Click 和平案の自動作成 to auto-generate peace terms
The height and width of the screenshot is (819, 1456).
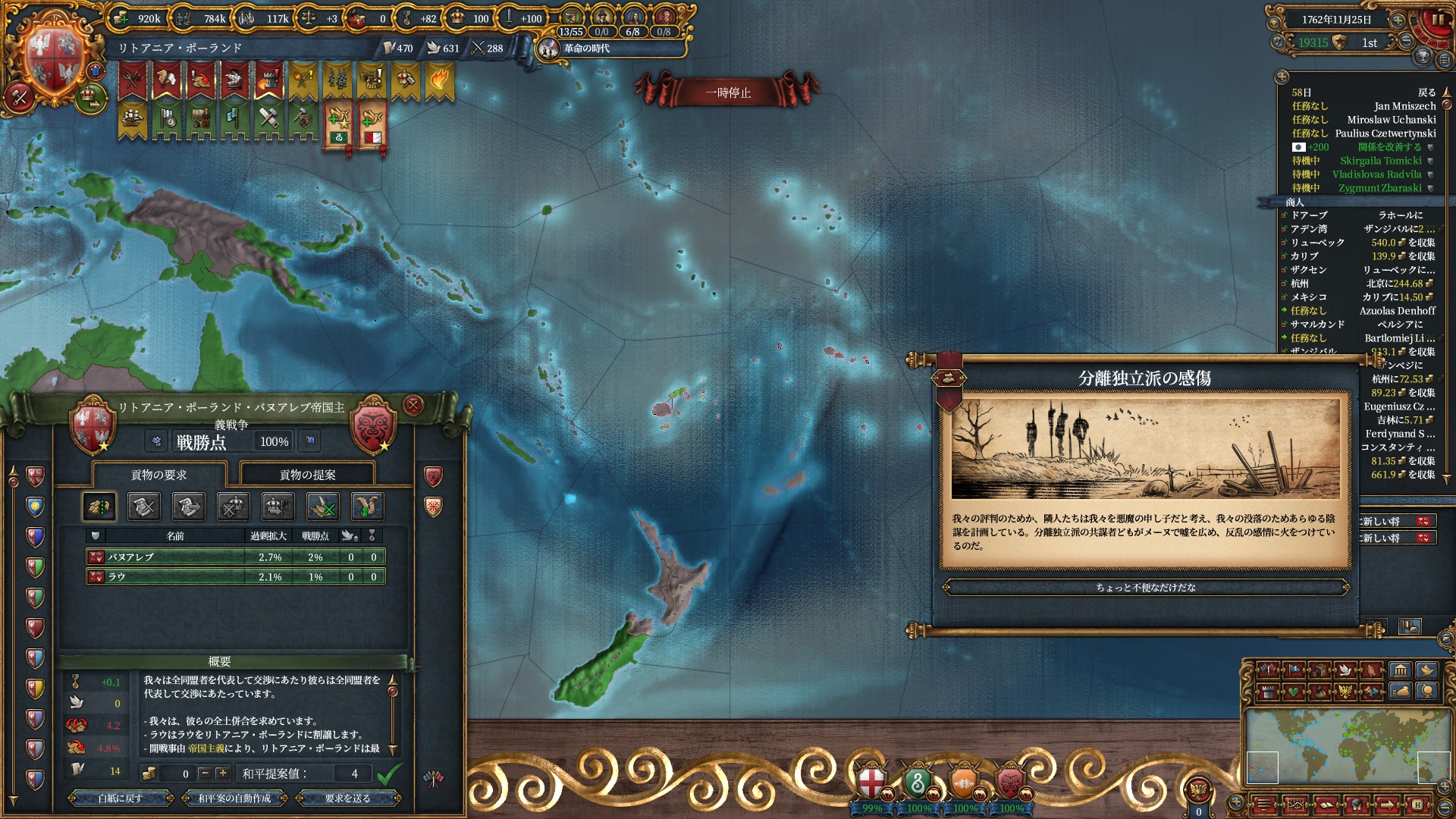click(234, 798)
